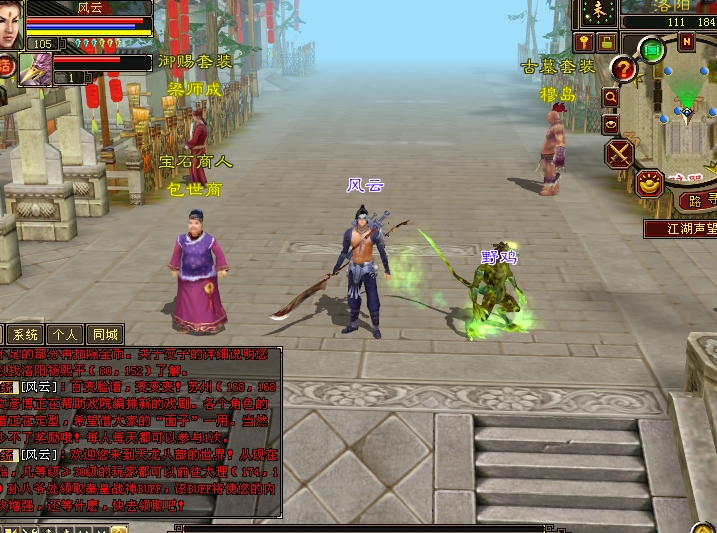This screenshot has height=533, width=717.
Task: Toggle the minimap N compass button
Action: [x=686, y=41]
